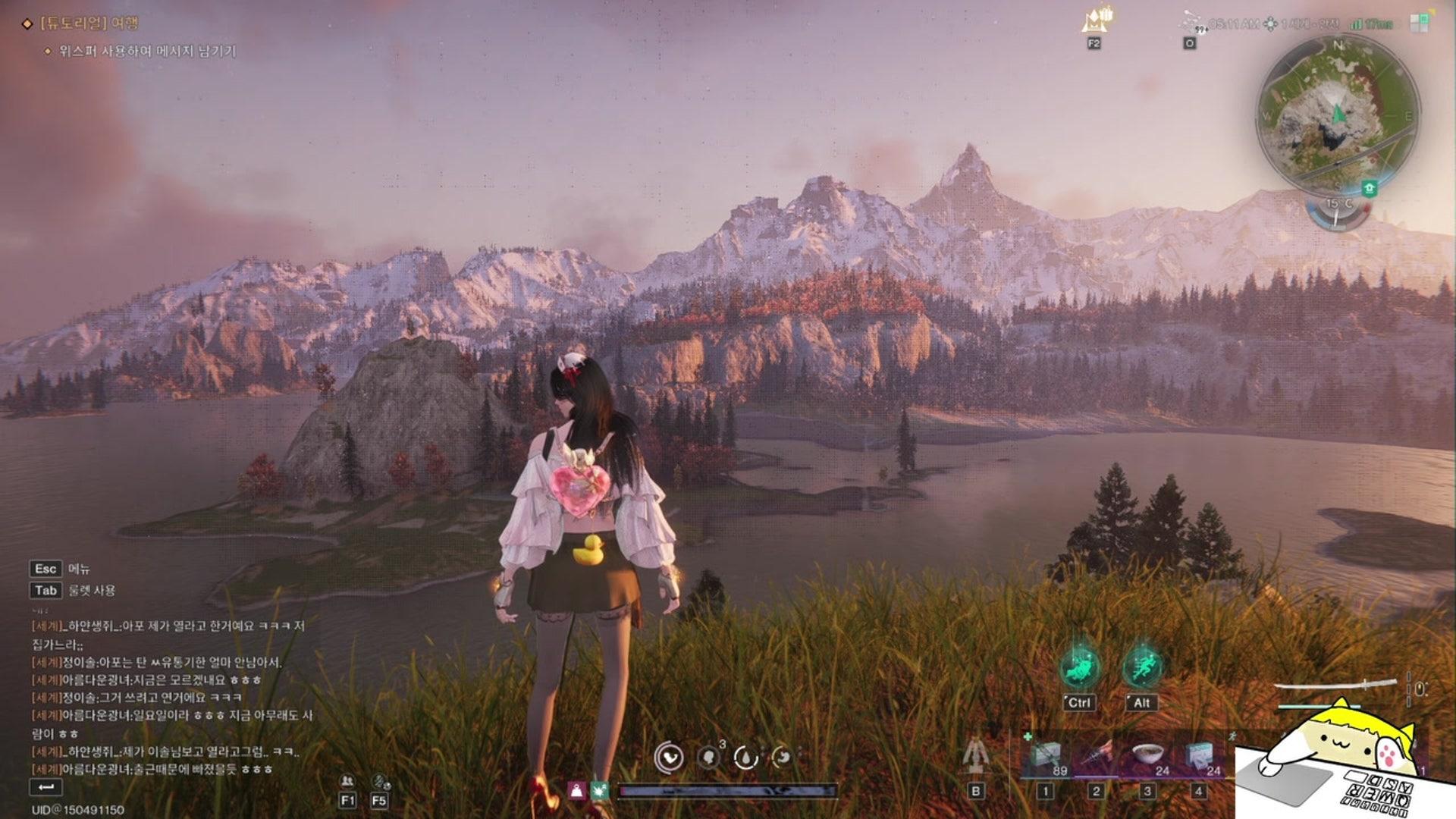This screenshot has height=819, width=1456.
Task: Click the grid menu icon
Action: (x=1419, y=23)
